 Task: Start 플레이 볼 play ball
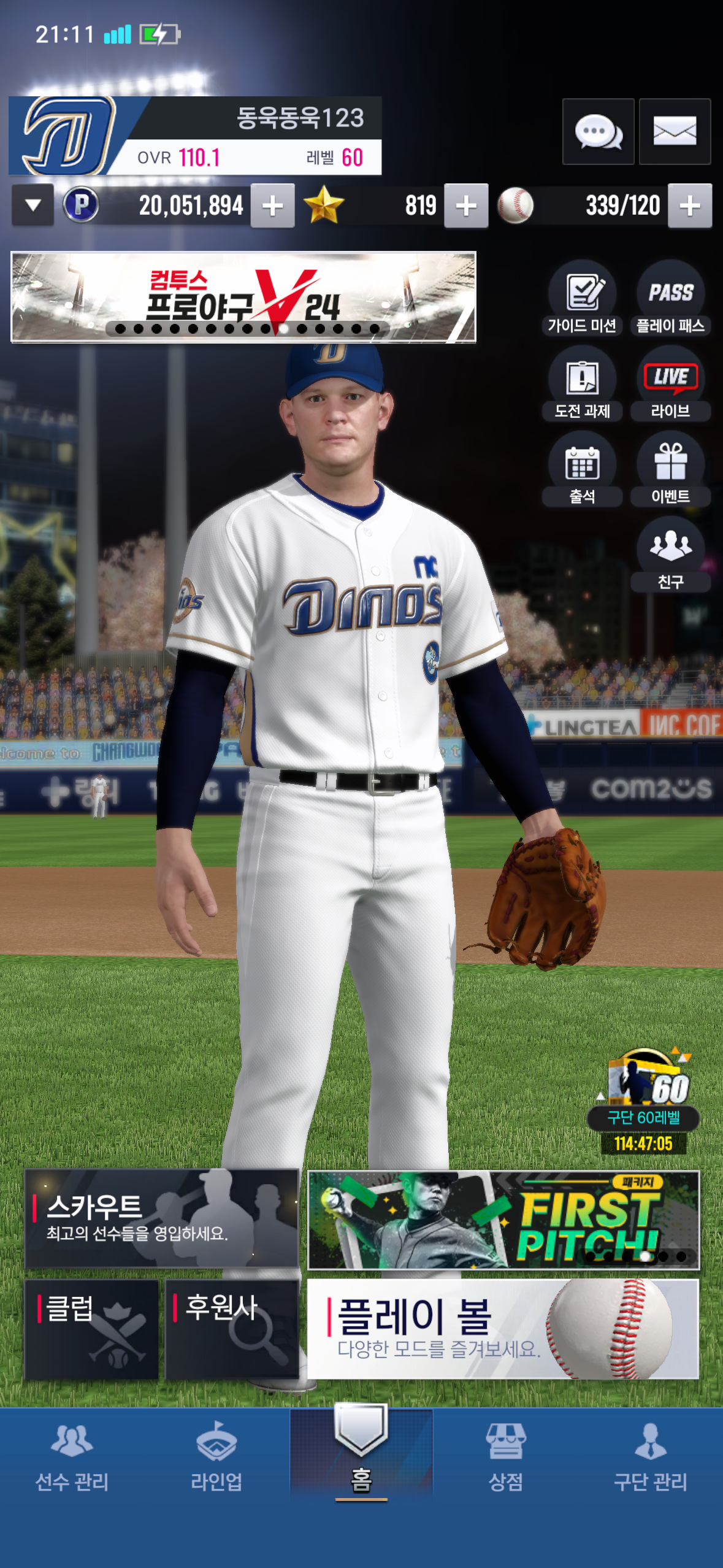point(503,1329)
